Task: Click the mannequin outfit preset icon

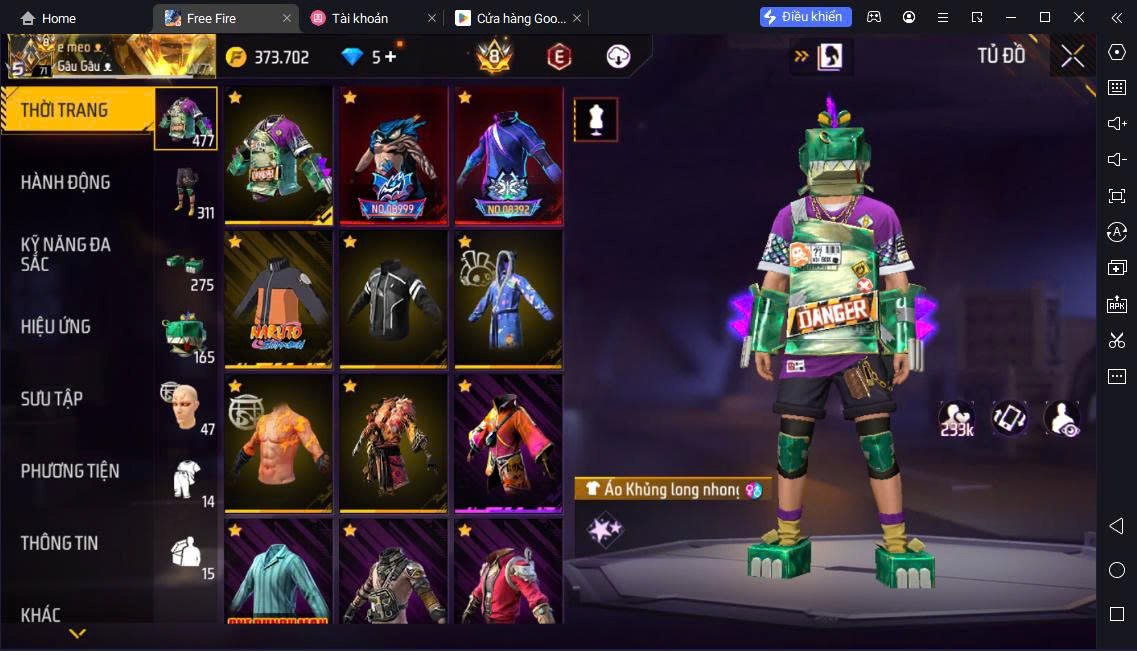Action: point(595,120)
